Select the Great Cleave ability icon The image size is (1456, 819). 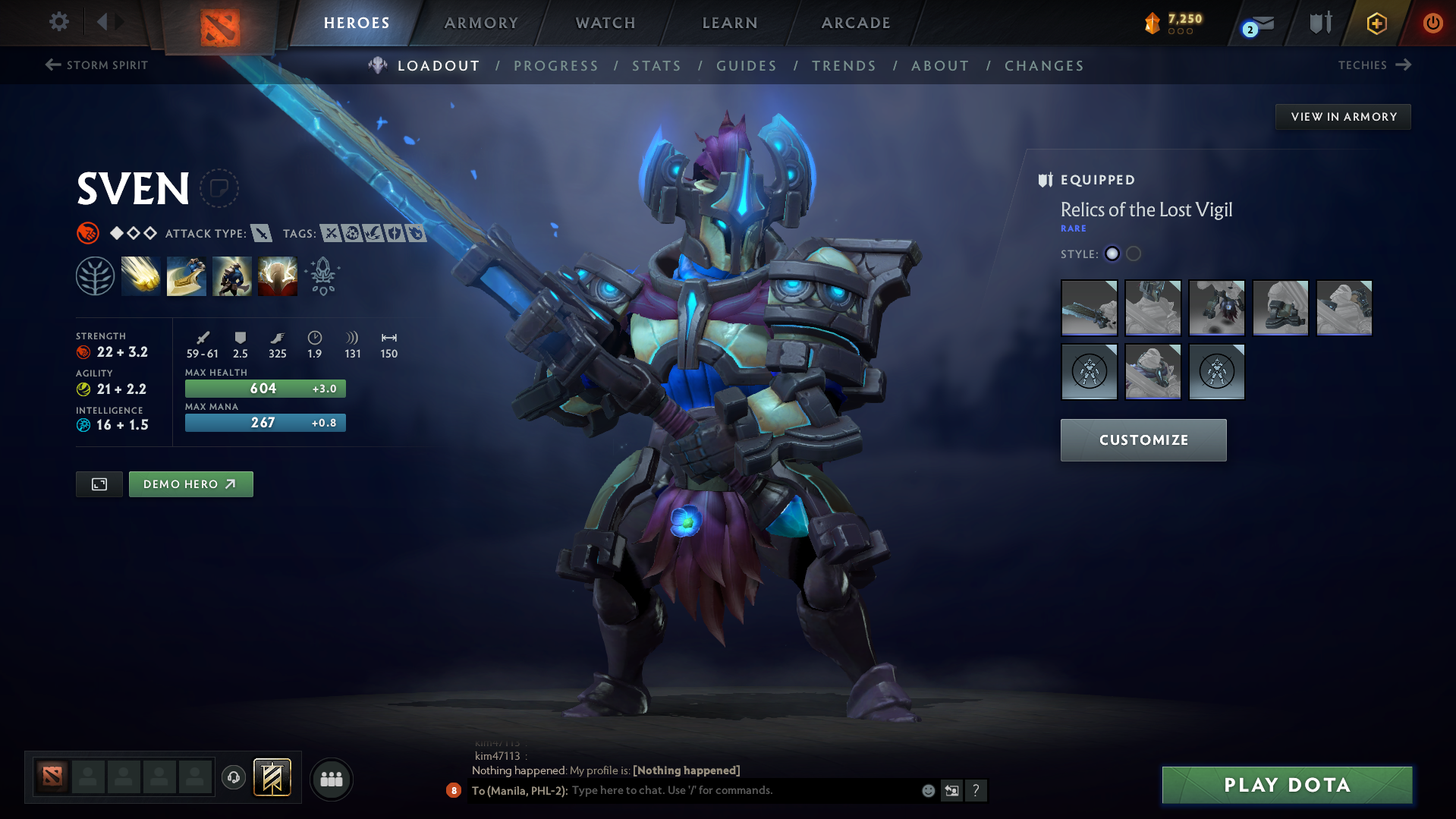[187, 276]
